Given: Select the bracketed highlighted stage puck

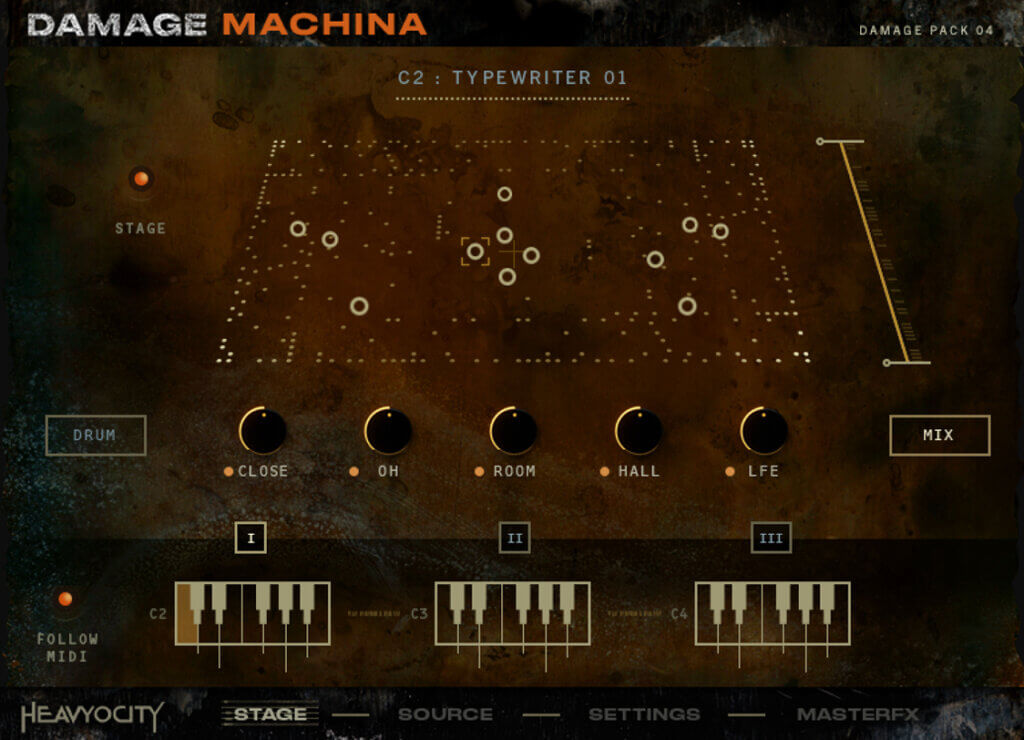Looking at the screenshot, I should pos(475,251).
